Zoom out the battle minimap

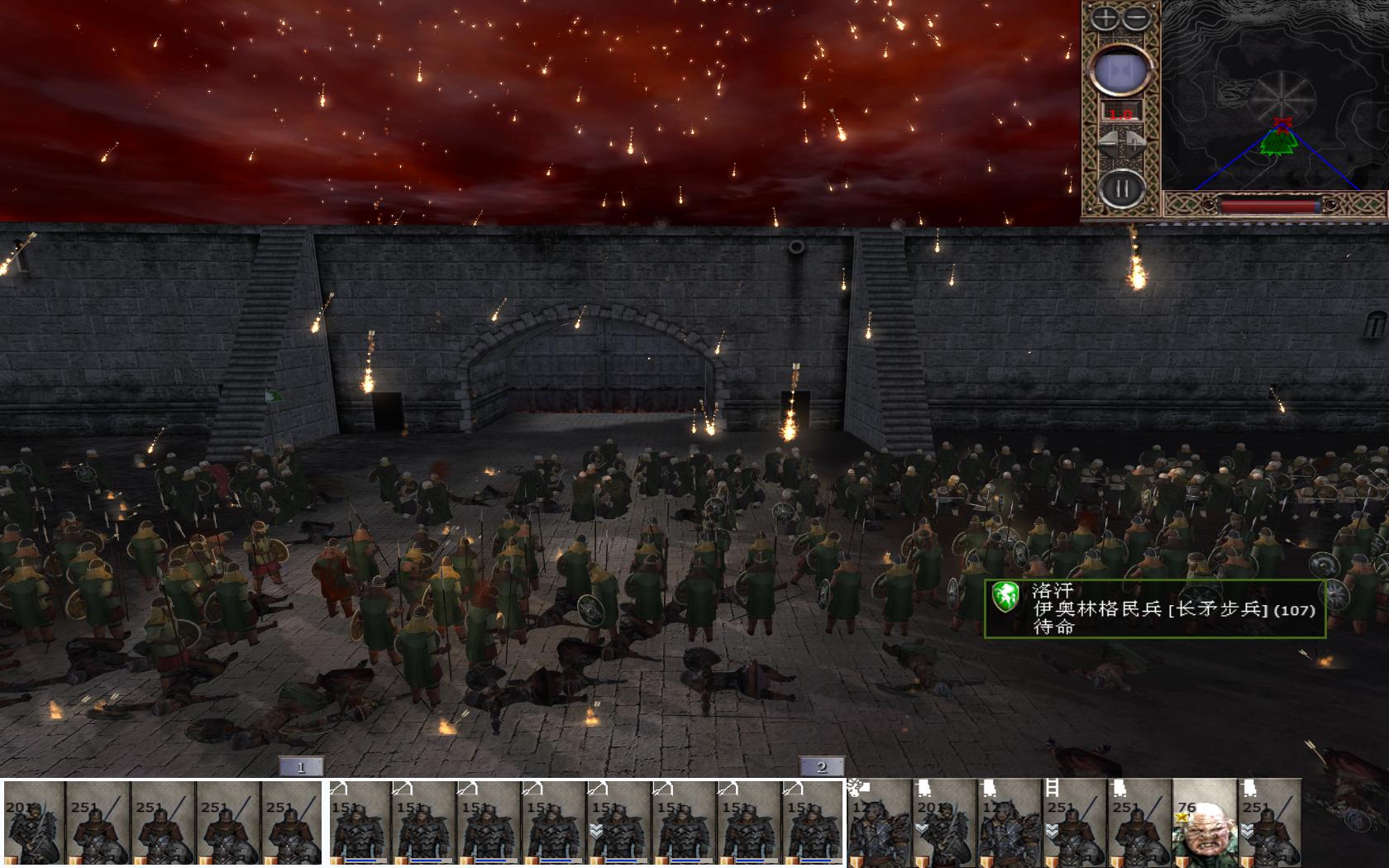point(1138,17)
